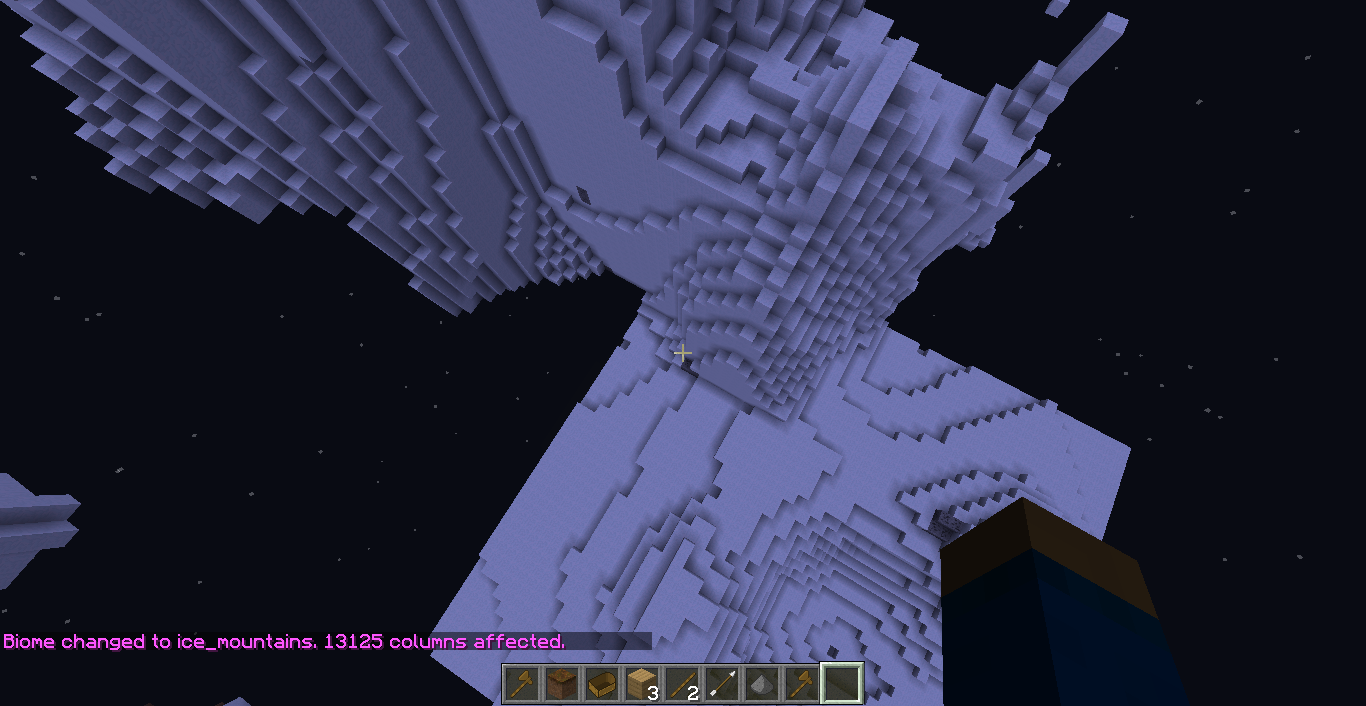Select the wooden planks stack of 3
Image resolution: width=1366 pixels, height=706 pixels.
coord(641,684)
